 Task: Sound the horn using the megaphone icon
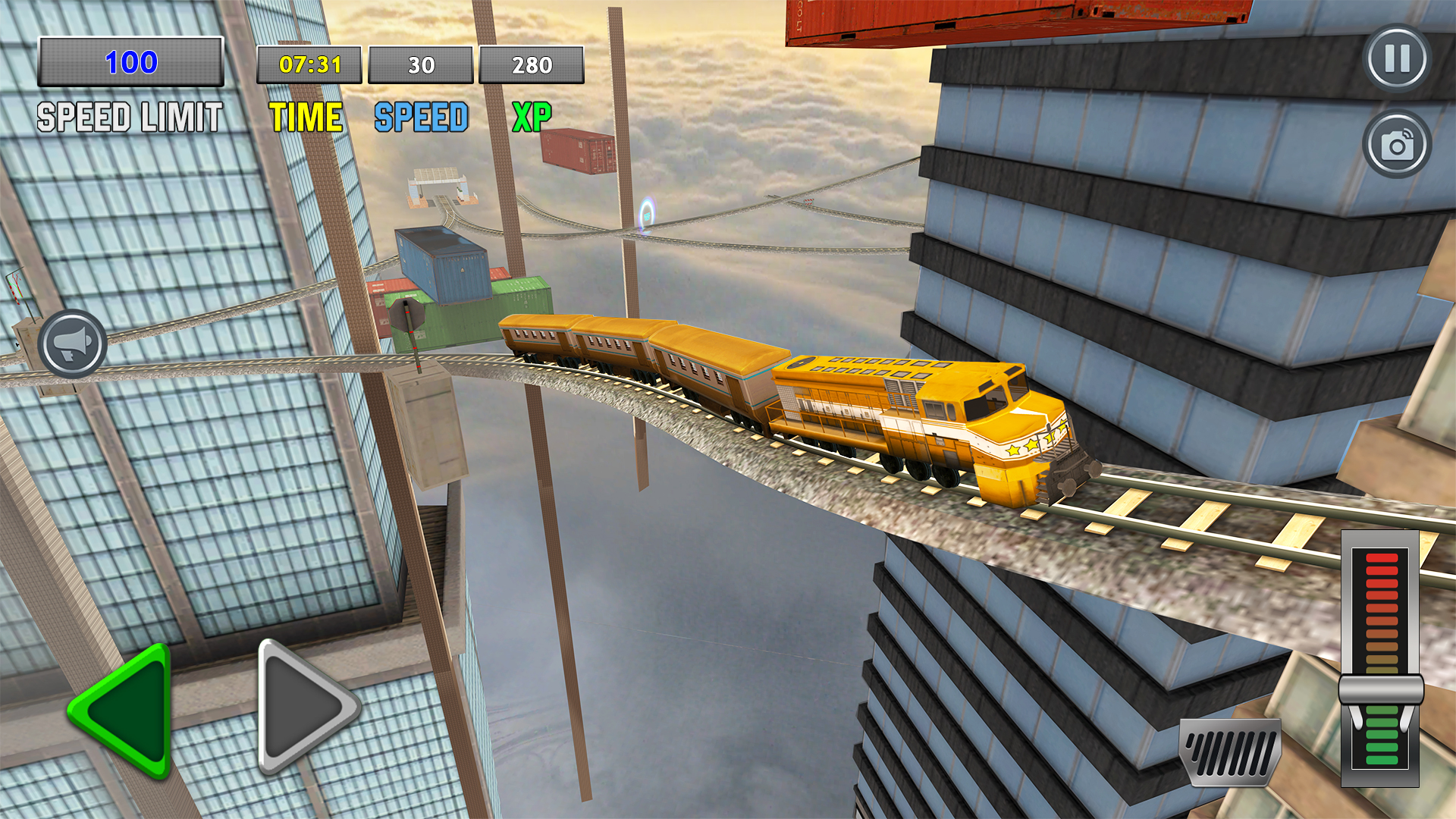[x=72, y=344]
